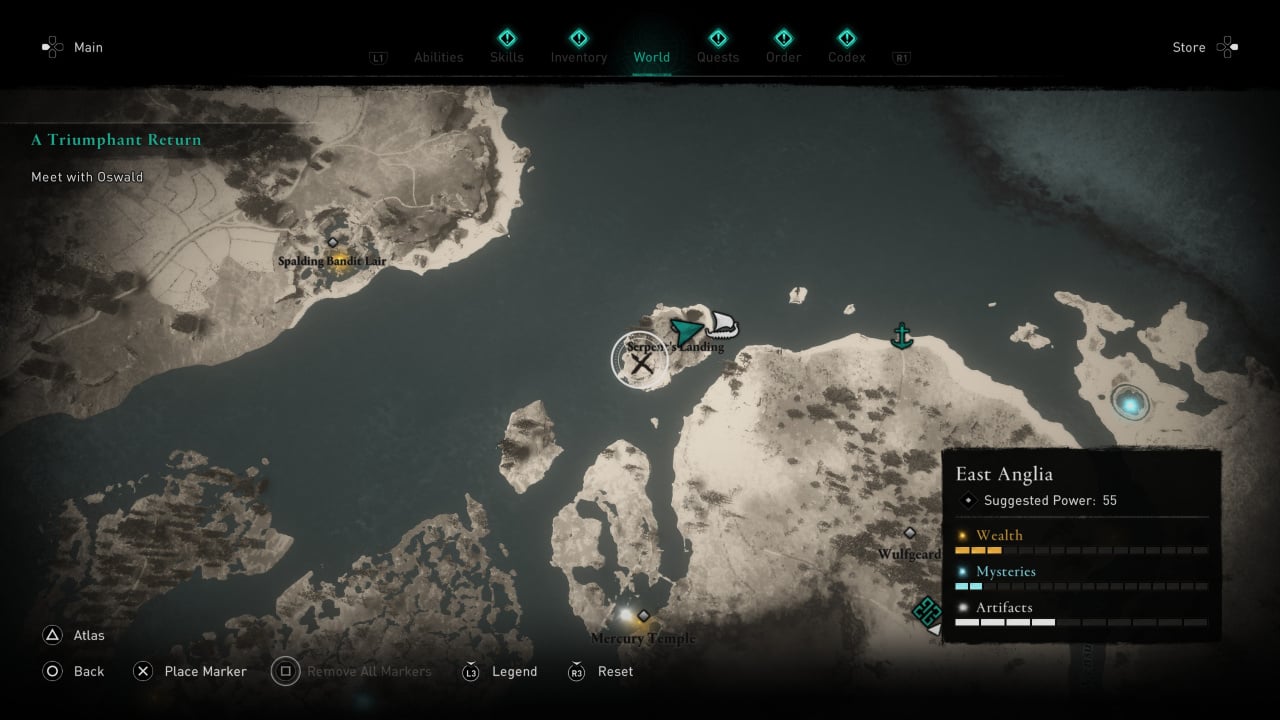The height and width of the screenshot is (720, 1280).
Task: Click the Serpent's Landing crossed-axes marker
Action: coord(640,362)
